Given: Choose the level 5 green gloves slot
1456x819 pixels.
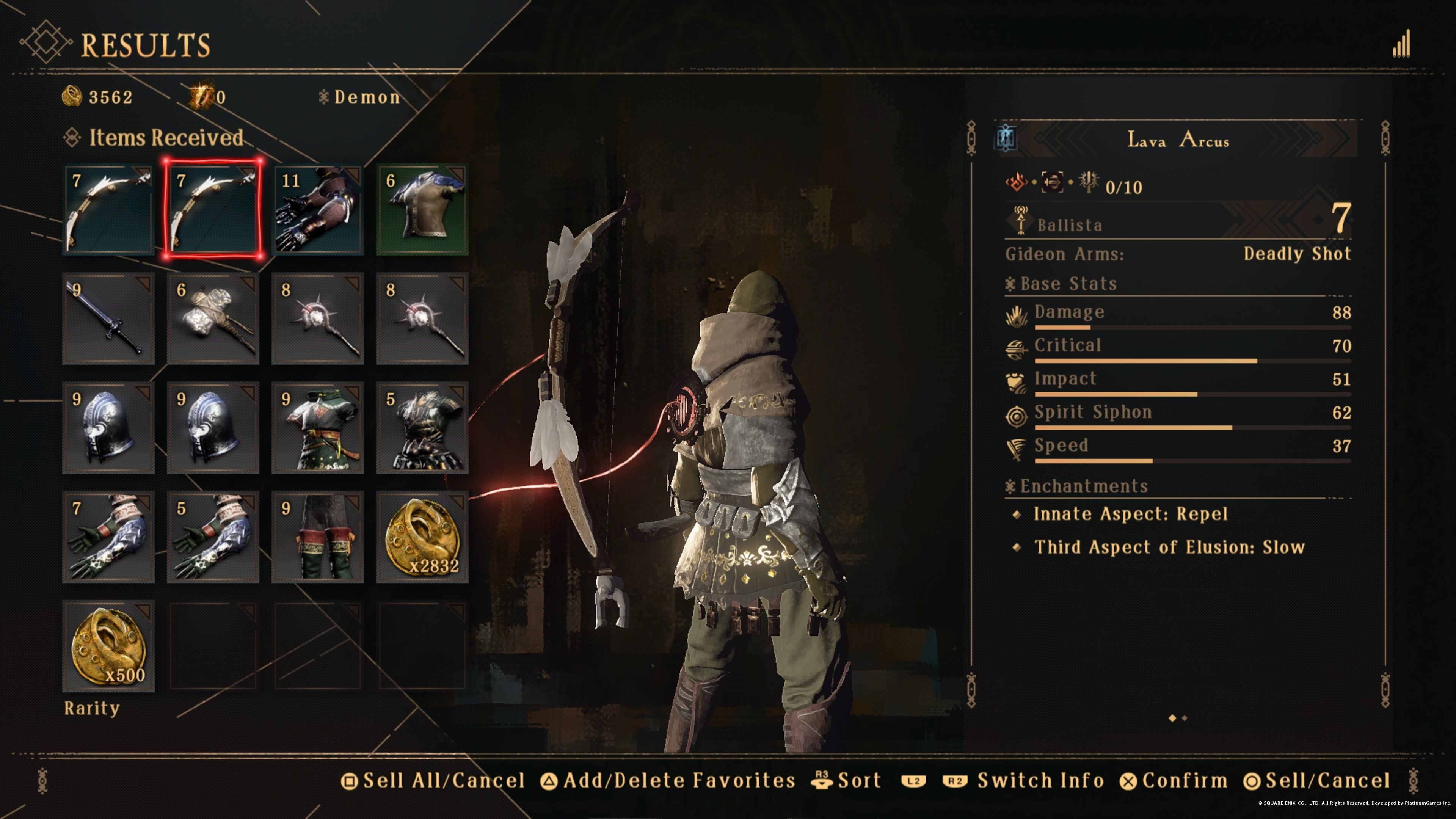Looking at the screenshot, I should [213, 537].
